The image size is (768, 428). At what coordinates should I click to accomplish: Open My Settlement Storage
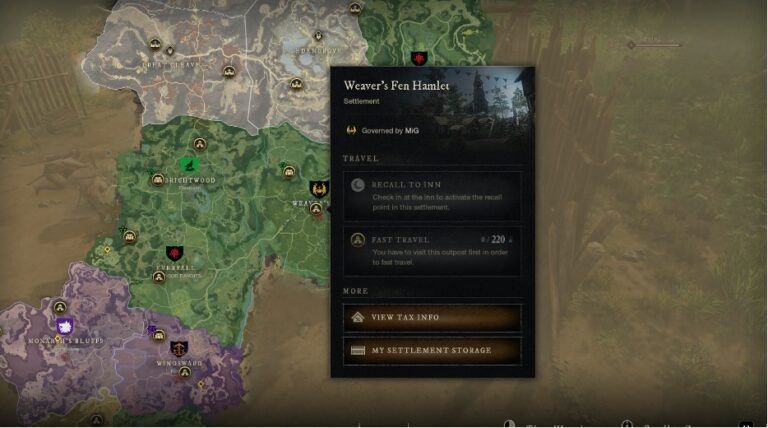pyautogui.click(x=432, y=351)
